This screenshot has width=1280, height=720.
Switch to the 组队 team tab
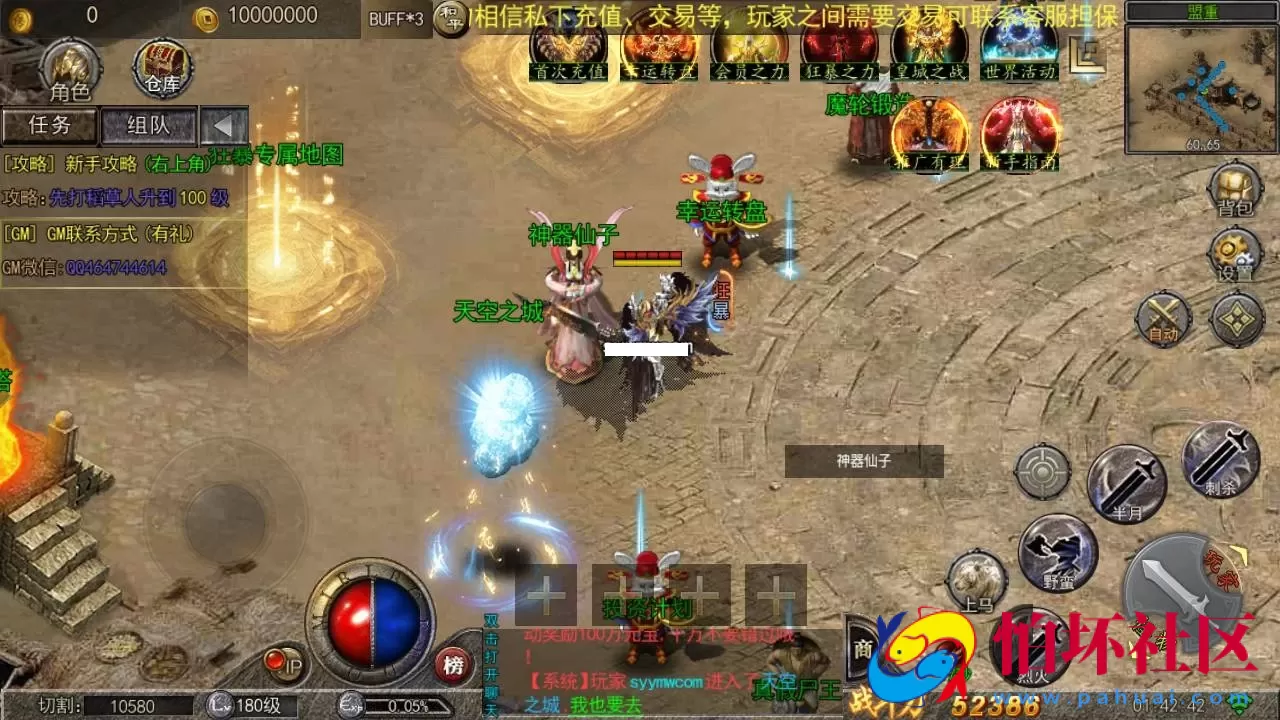[149, 126]
